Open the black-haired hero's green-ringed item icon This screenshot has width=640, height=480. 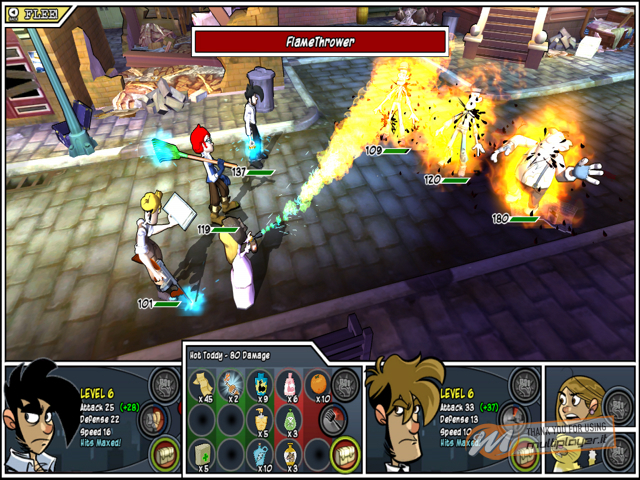coord(163,453)
